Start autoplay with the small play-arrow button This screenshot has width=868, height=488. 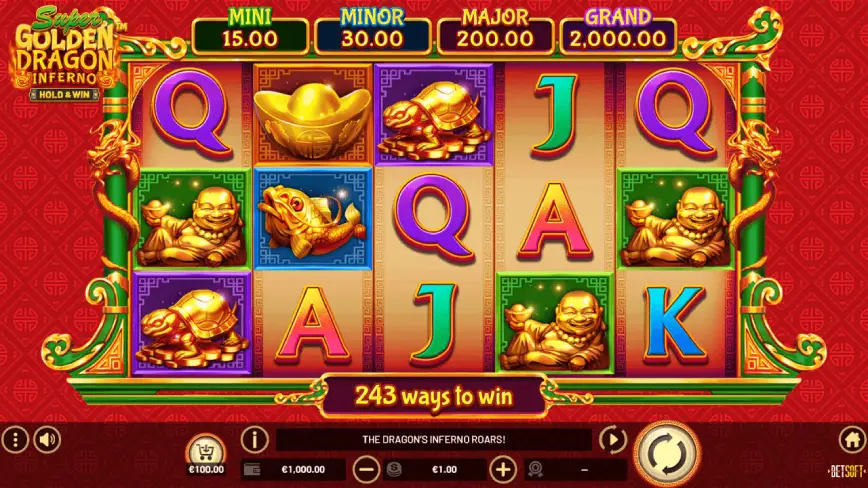tap(612, 439)
